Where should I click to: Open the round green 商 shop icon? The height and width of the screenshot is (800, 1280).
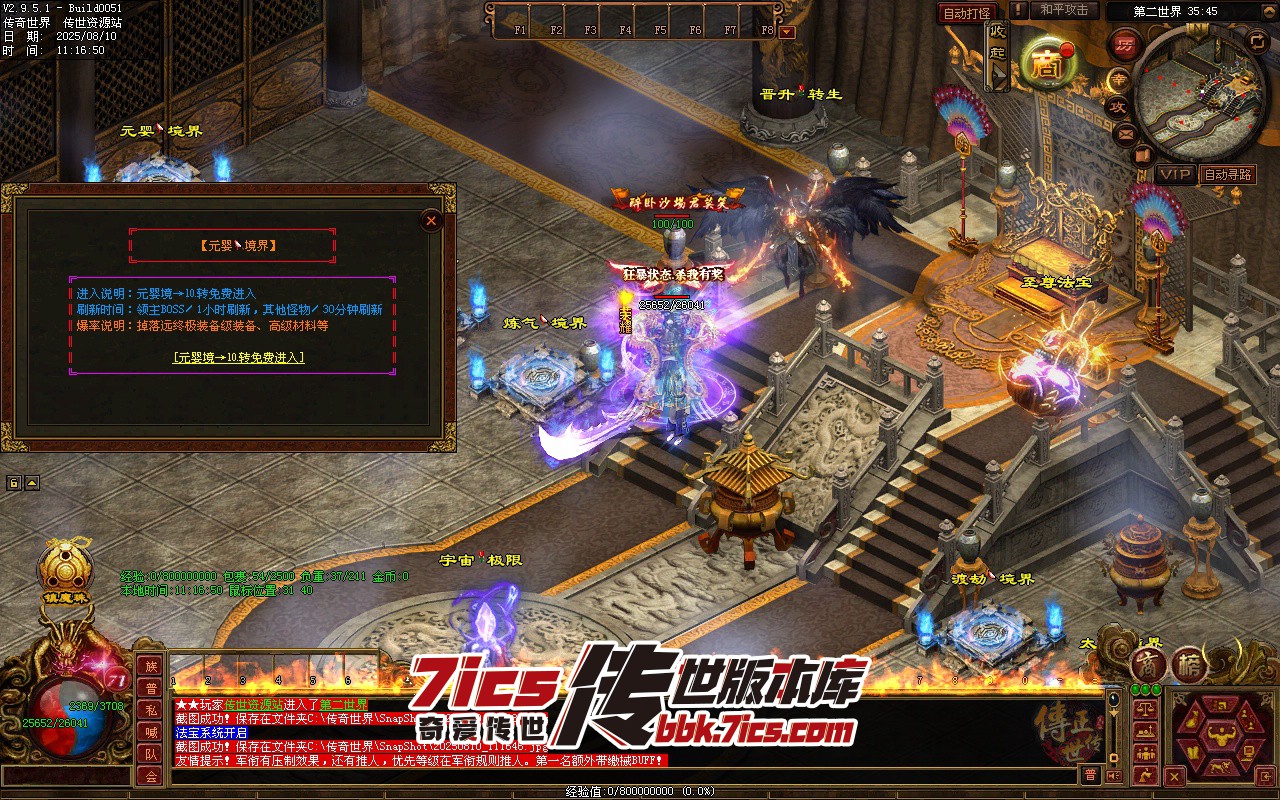coord(1048,64)
